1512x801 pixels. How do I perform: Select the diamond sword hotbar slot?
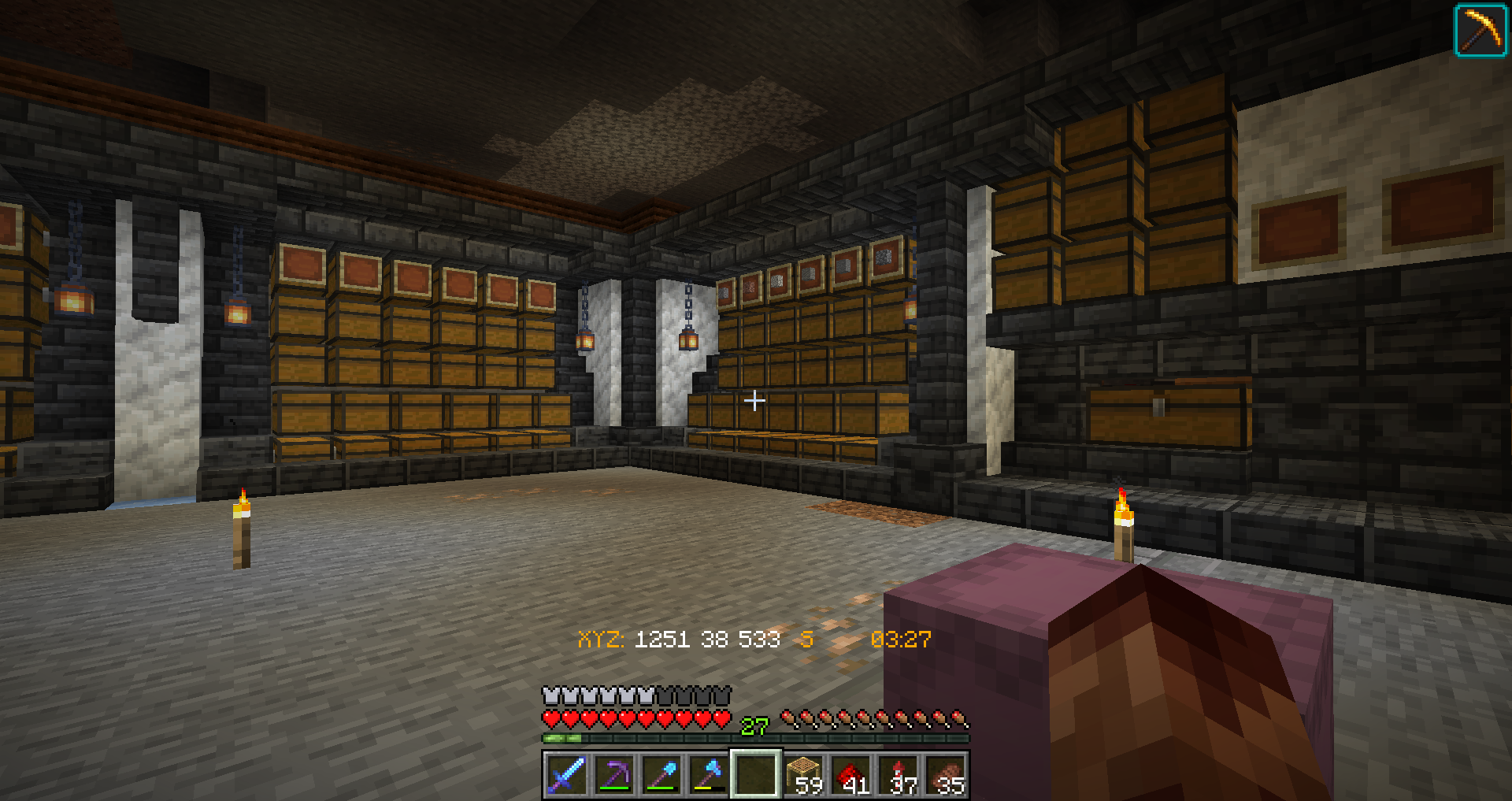[x=566, y=774]
